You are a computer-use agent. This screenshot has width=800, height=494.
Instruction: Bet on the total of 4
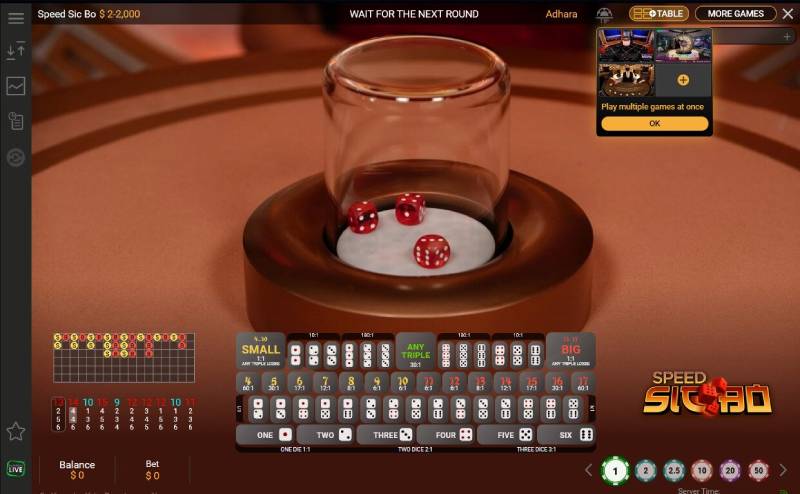click(248, 382)
